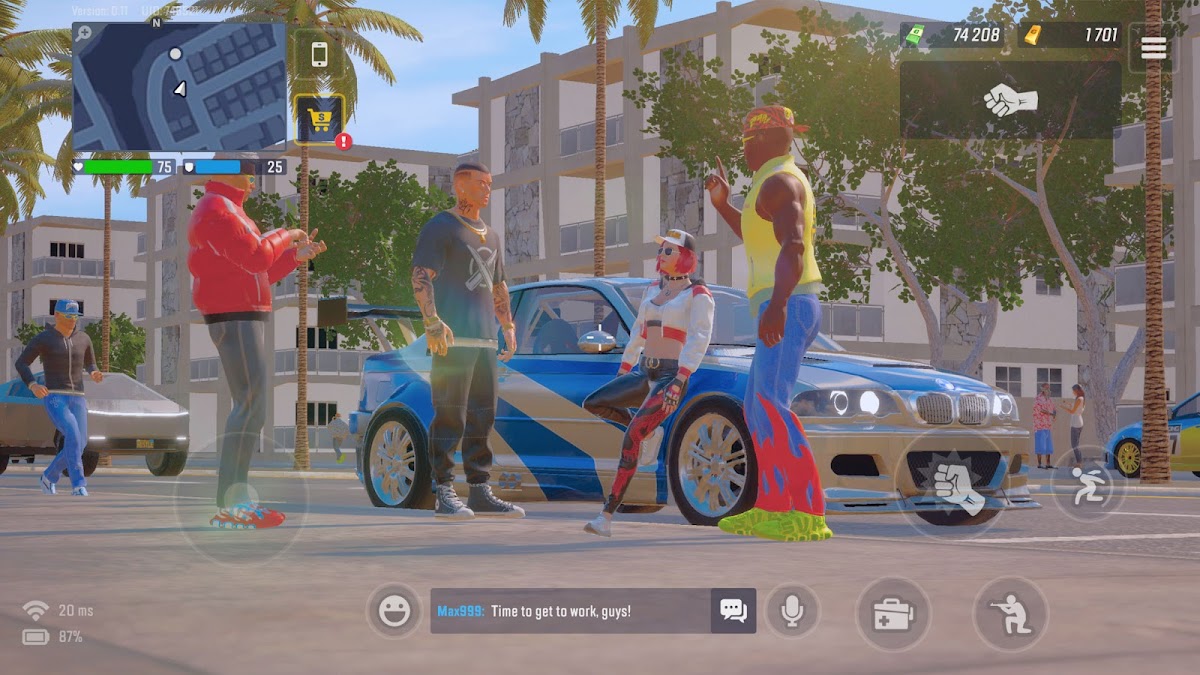Select the fist weapon slot
Viewport: 1200px width, 675px height.
[1010, 100]
